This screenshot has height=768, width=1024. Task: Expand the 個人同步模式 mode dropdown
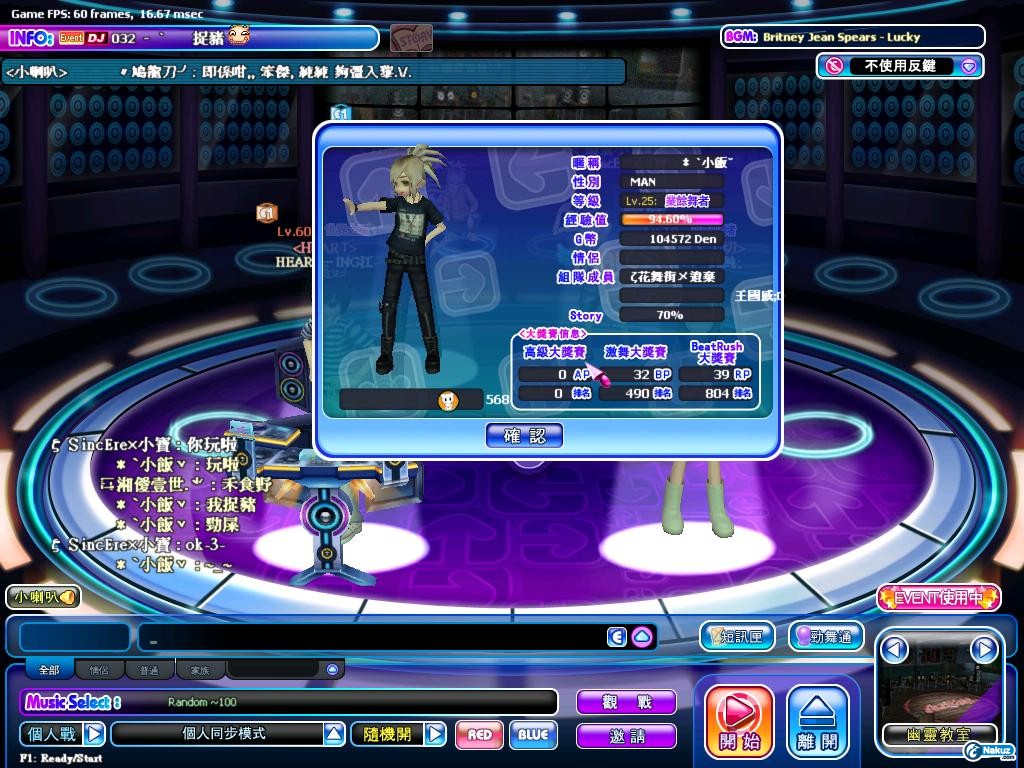[334, 734]
